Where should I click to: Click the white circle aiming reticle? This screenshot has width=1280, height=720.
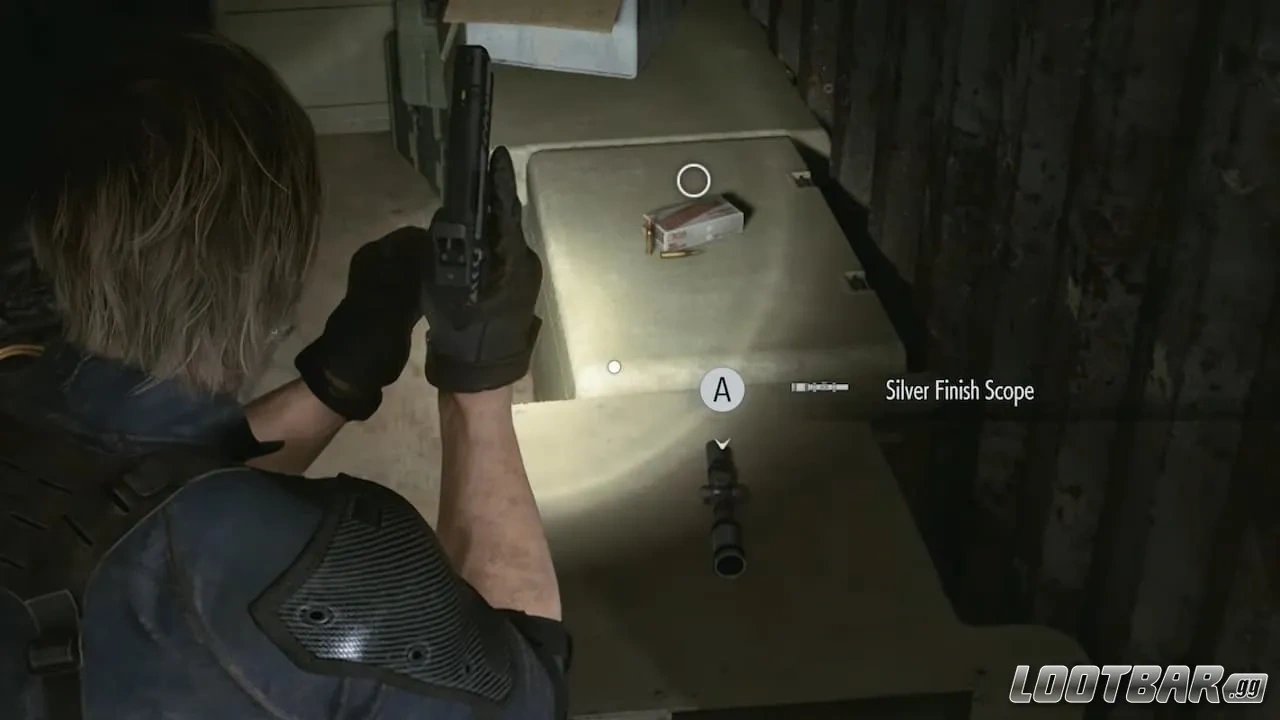693,180
